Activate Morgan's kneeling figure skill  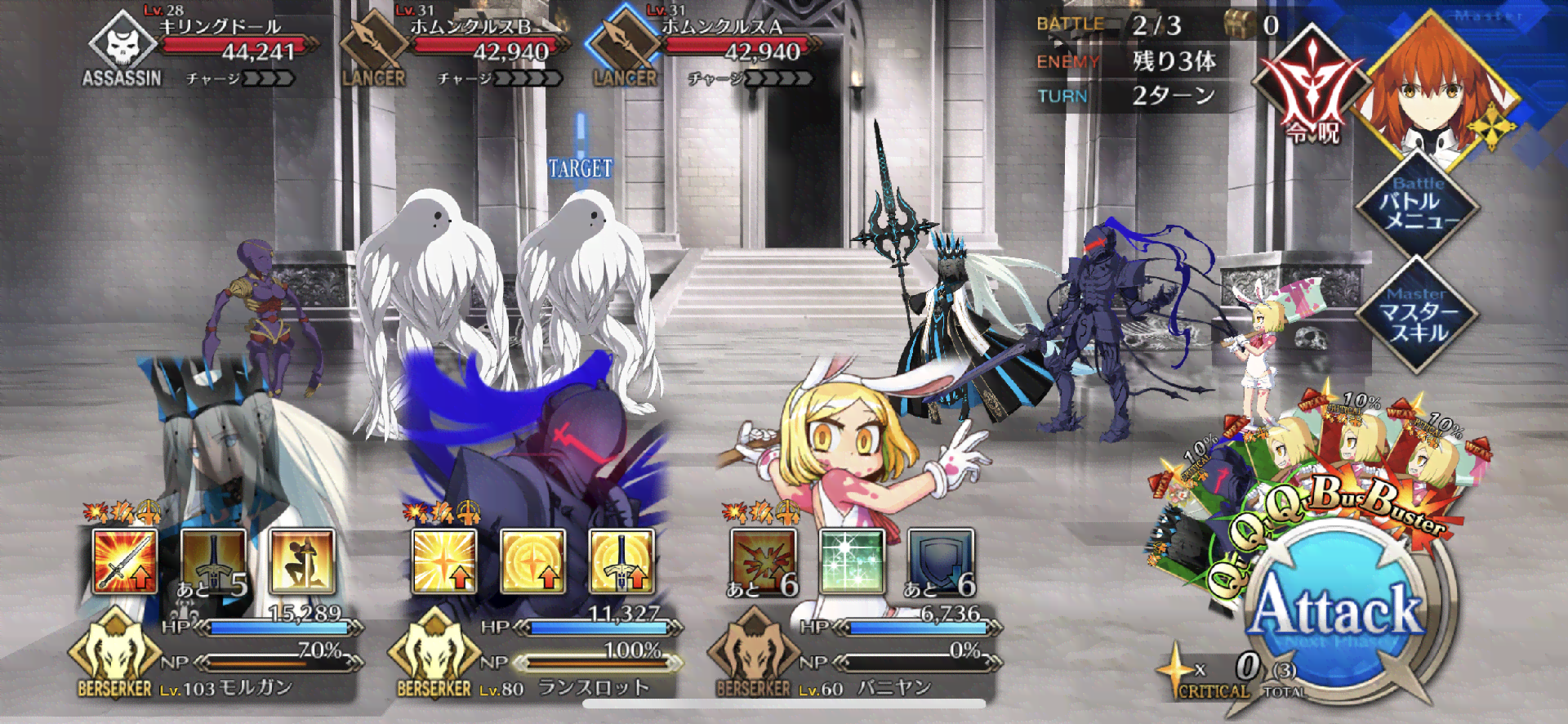click(302, 561)
